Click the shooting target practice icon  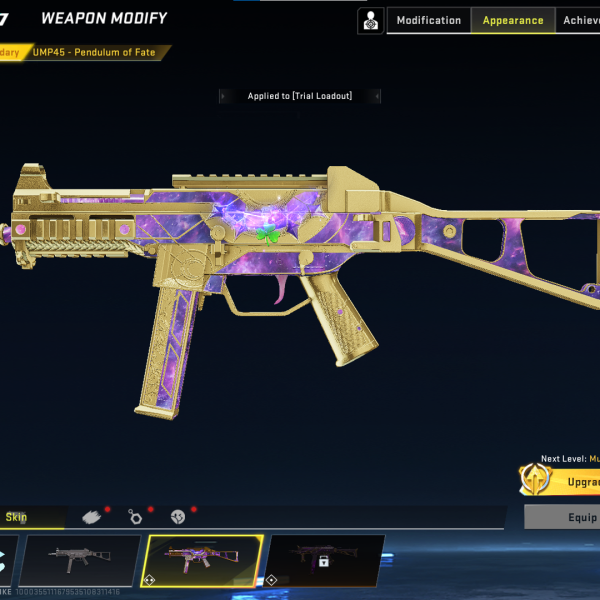371,21
